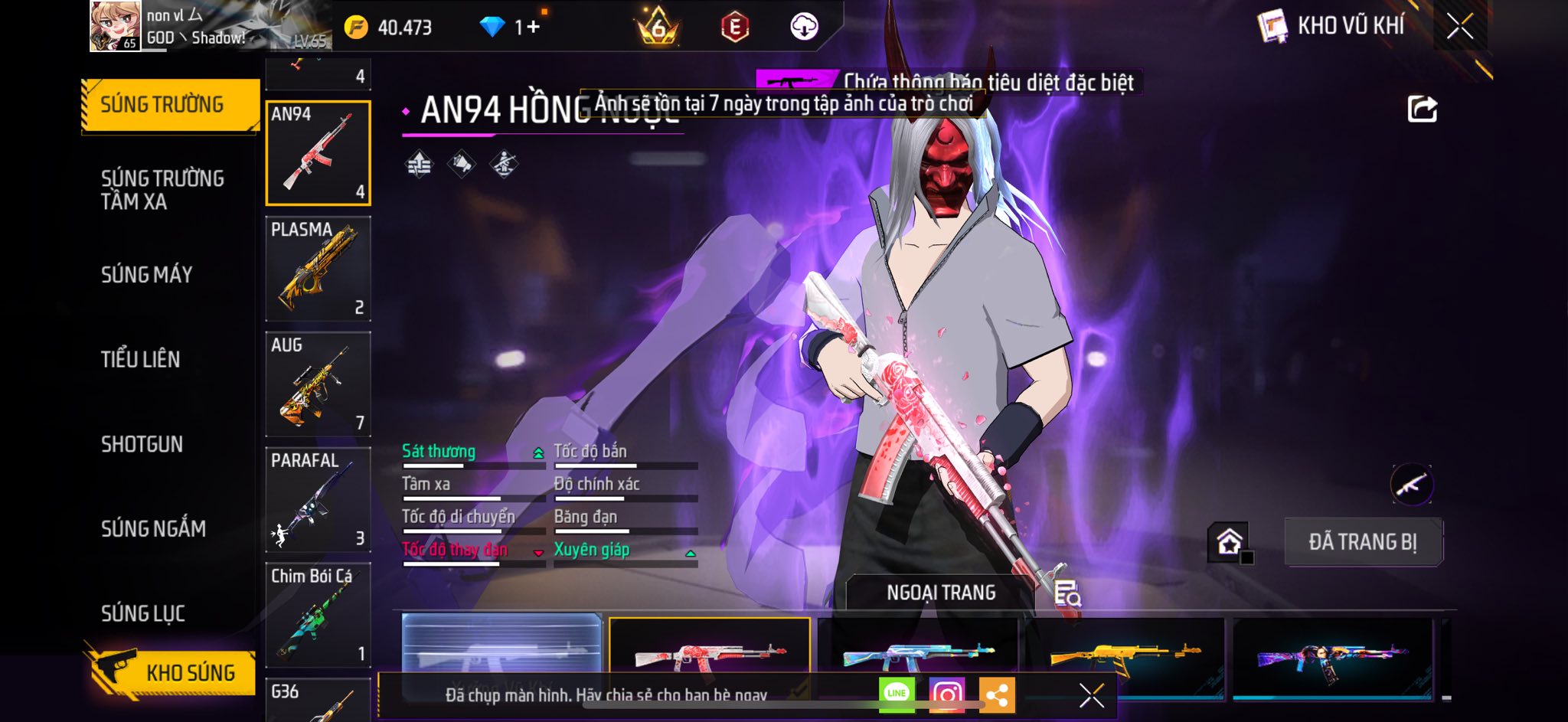Select the PARAFAL weapon tile
Viewport: 1568px width, 722px height.
point(318,500)
